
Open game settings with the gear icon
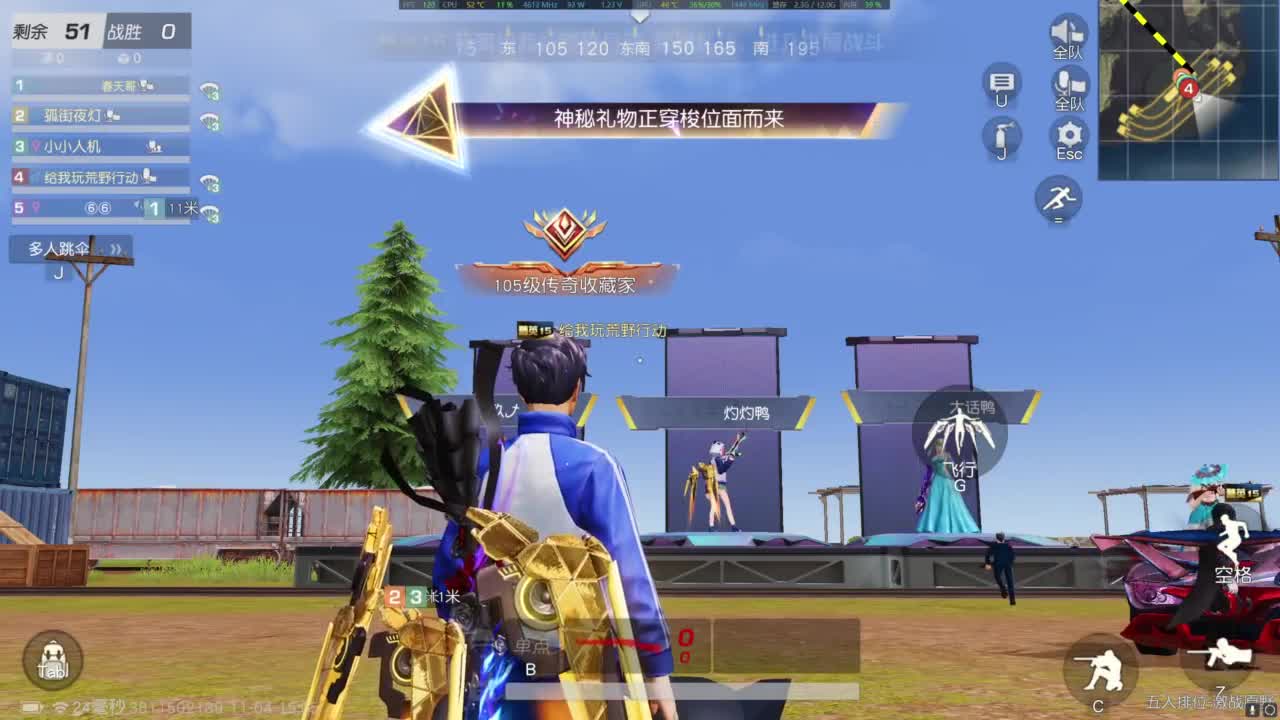(1068, 135)
